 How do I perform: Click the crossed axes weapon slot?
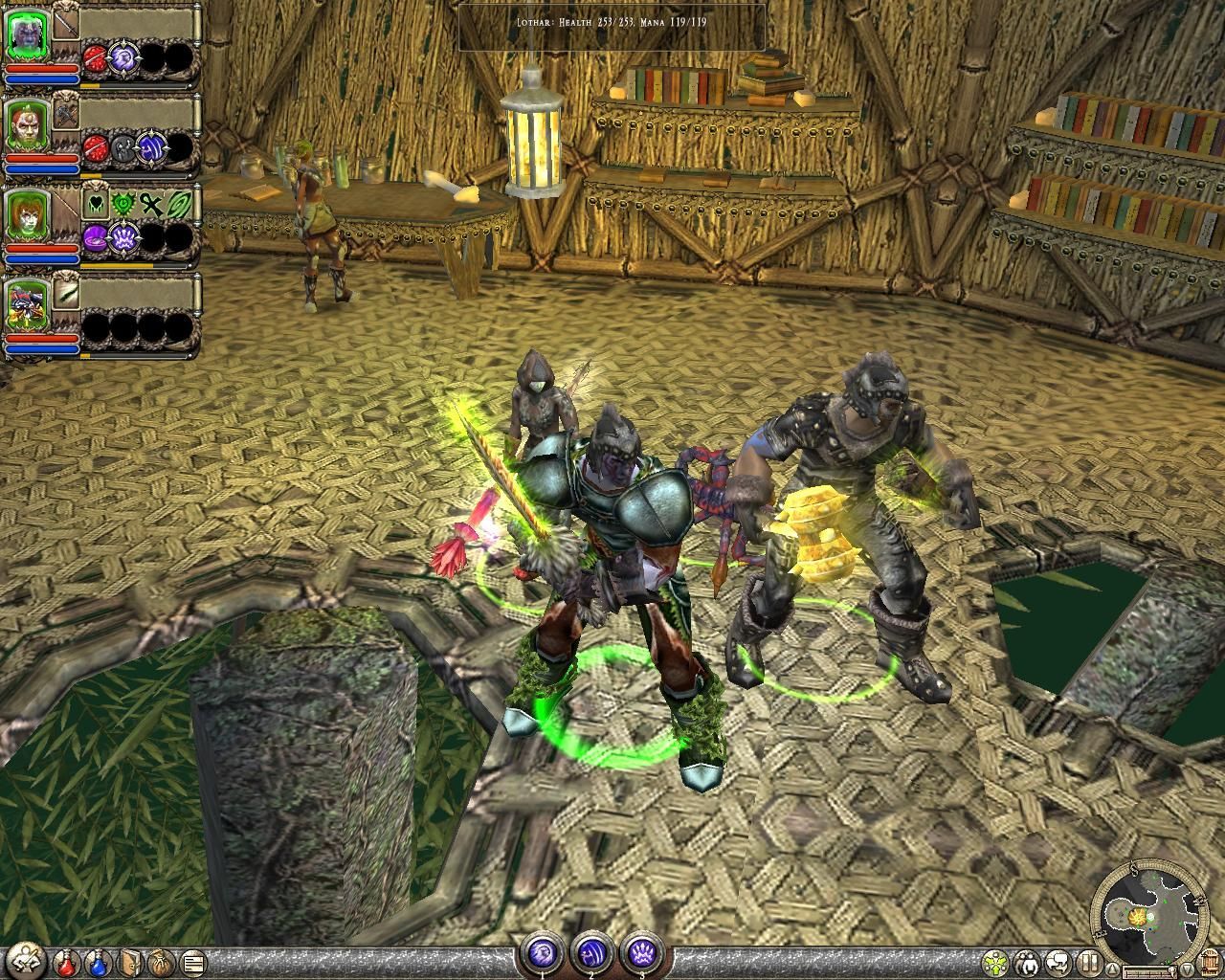(66, 113)
